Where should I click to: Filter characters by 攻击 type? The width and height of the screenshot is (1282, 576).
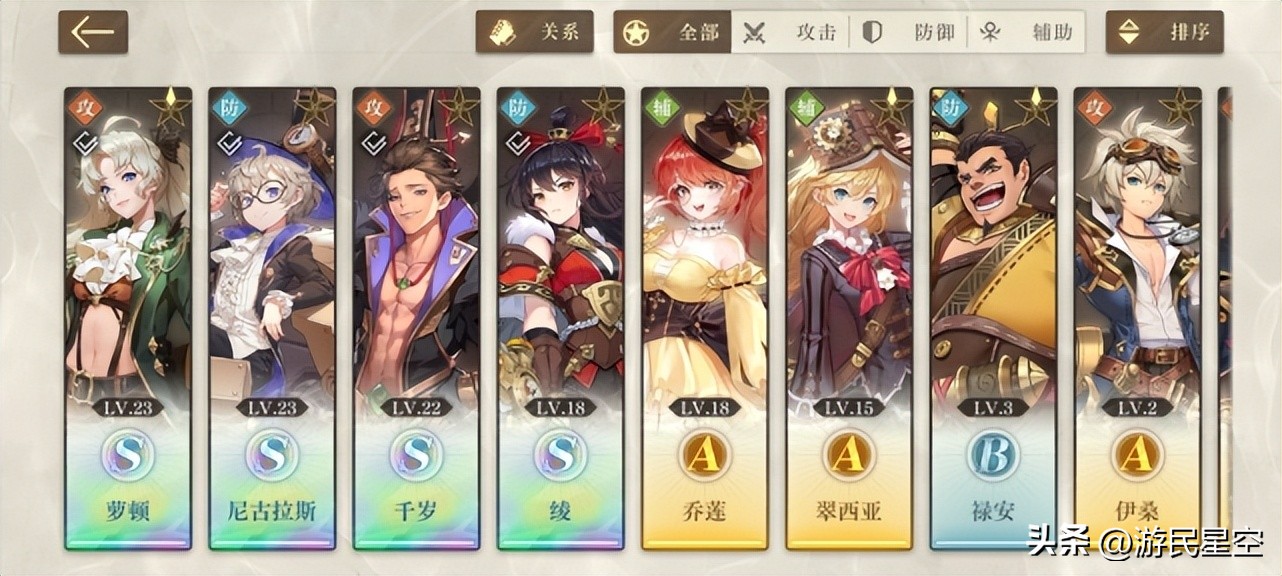coord(790,32)
